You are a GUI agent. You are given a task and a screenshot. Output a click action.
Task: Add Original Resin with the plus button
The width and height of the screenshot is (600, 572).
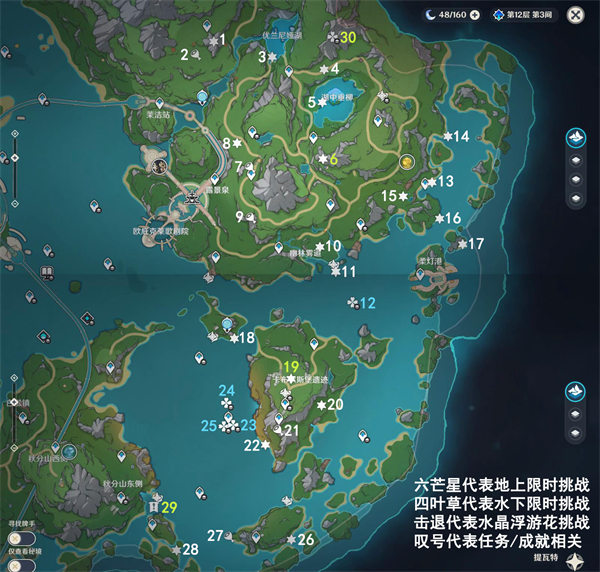[475, 15]
